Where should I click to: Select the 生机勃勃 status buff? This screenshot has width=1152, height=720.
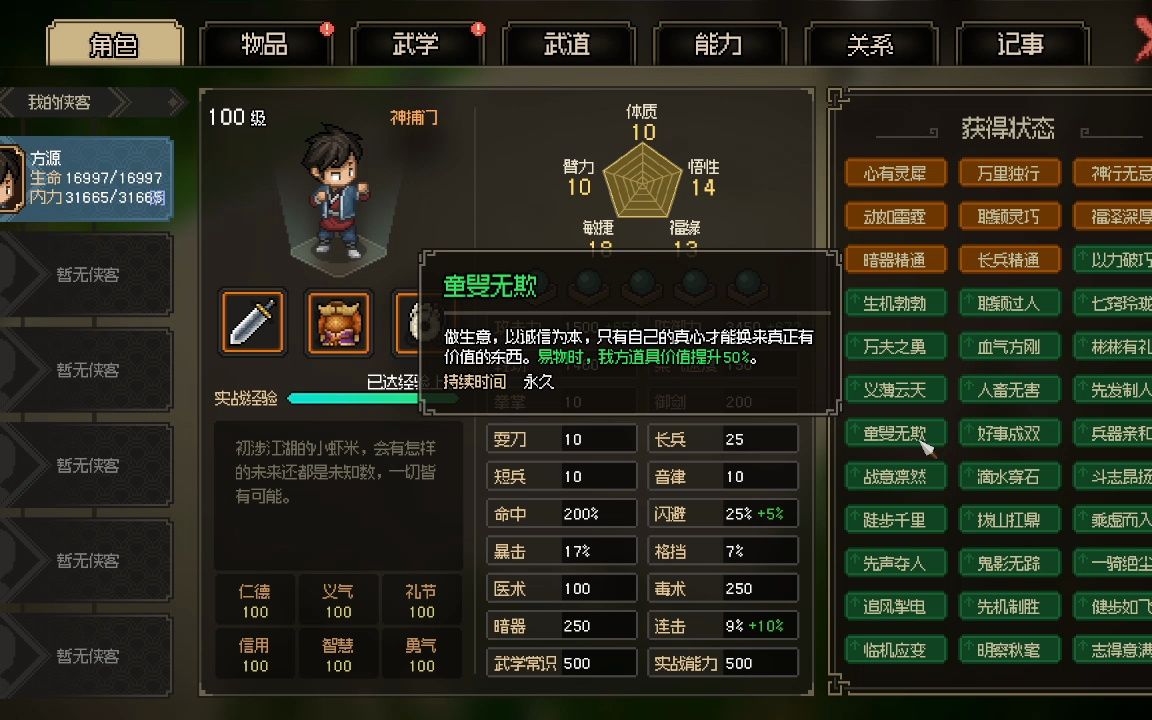894,303
